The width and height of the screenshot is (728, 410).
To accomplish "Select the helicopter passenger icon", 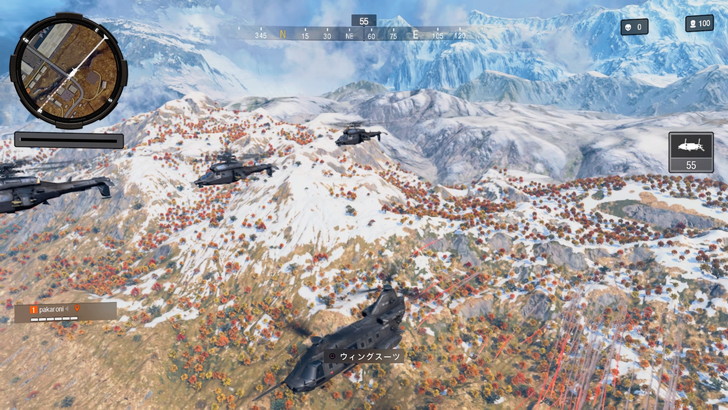I will pyautogui.click(x=690, y=145).
